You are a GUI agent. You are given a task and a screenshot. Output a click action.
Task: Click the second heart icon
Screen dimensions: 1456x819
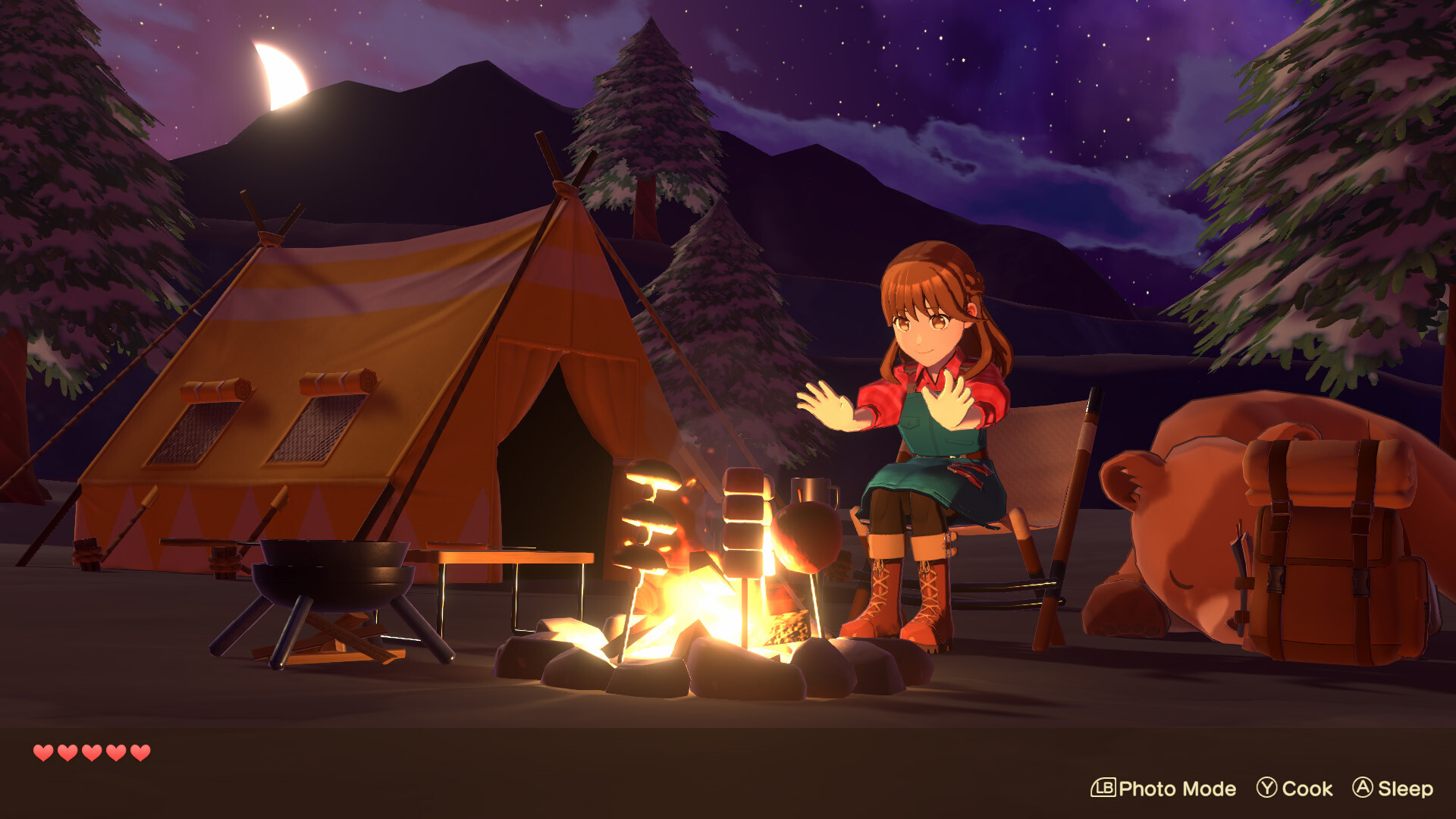pos(67,753)
